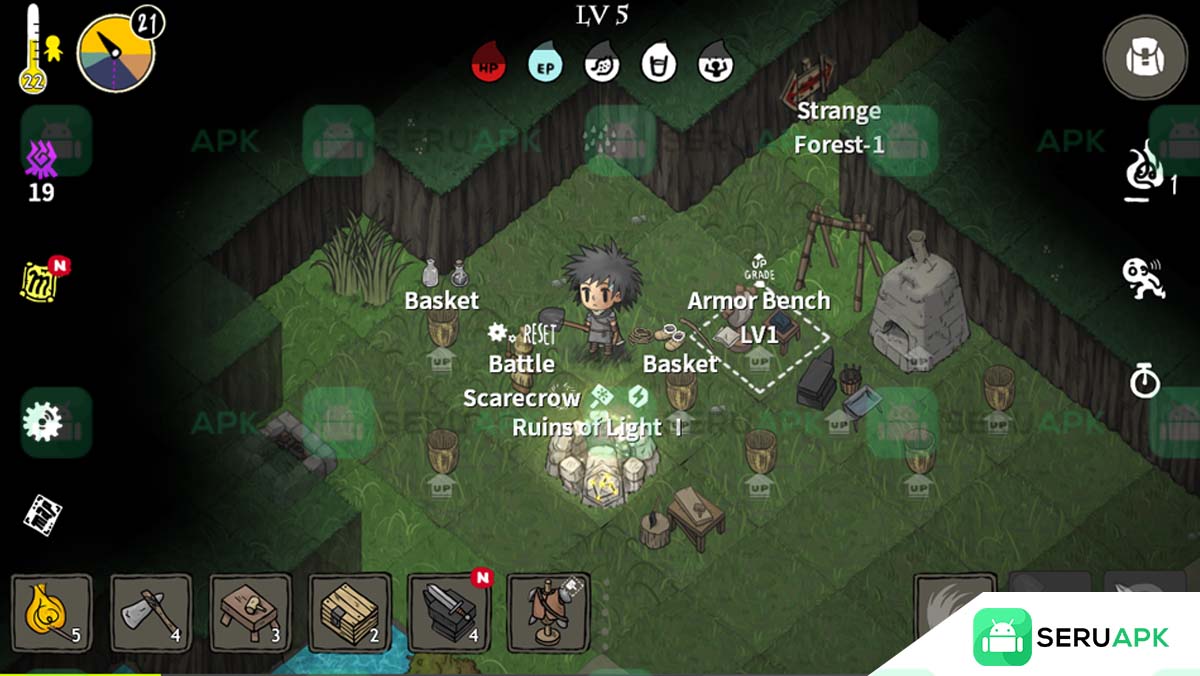Toggle the running figure icon
1200x676 pixels.
point(1143,279)
